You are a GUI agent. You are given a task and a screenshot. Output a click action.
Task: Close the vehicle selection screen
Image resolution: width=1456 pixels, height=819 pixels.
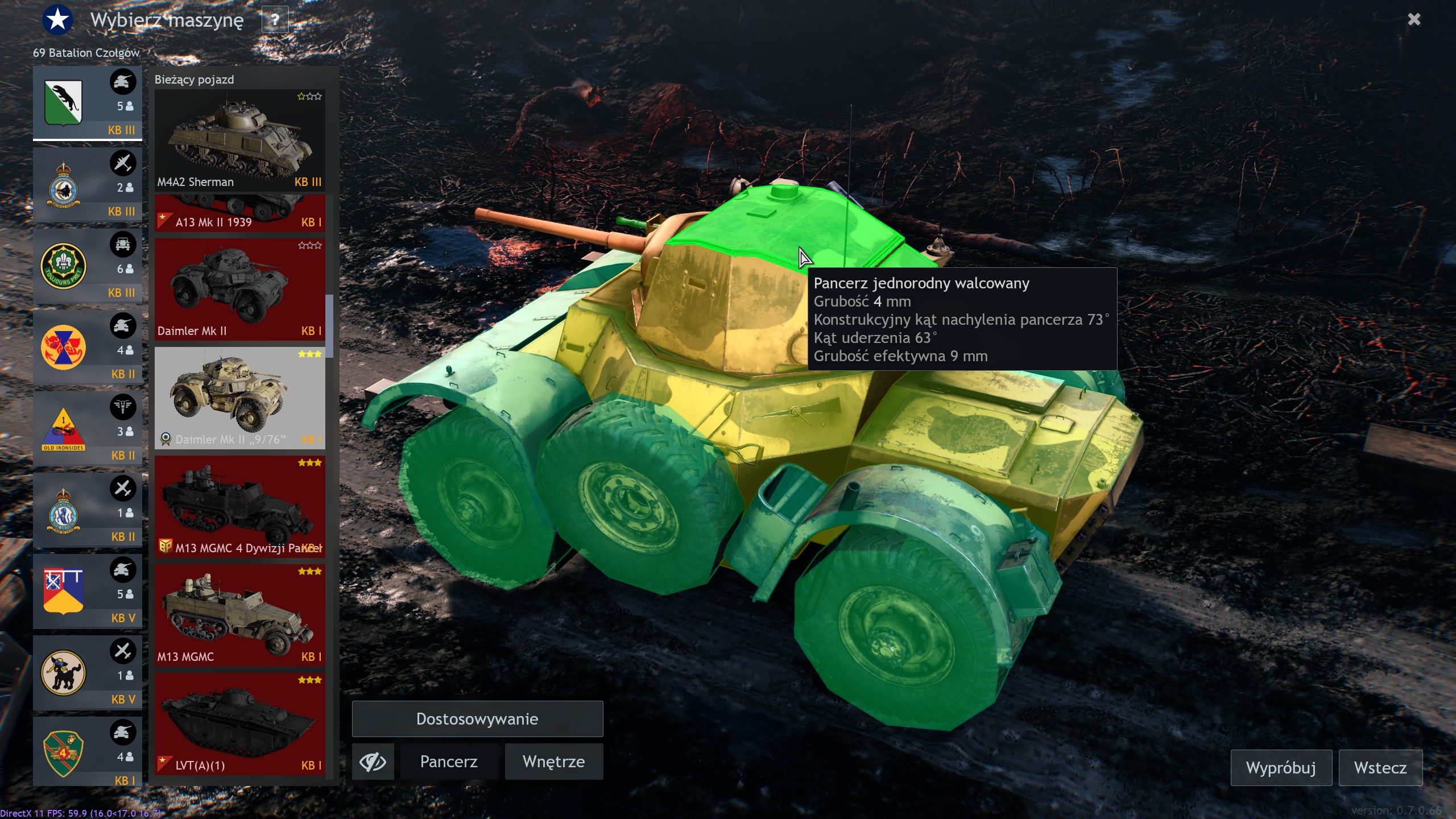(x=1414, y=19)
